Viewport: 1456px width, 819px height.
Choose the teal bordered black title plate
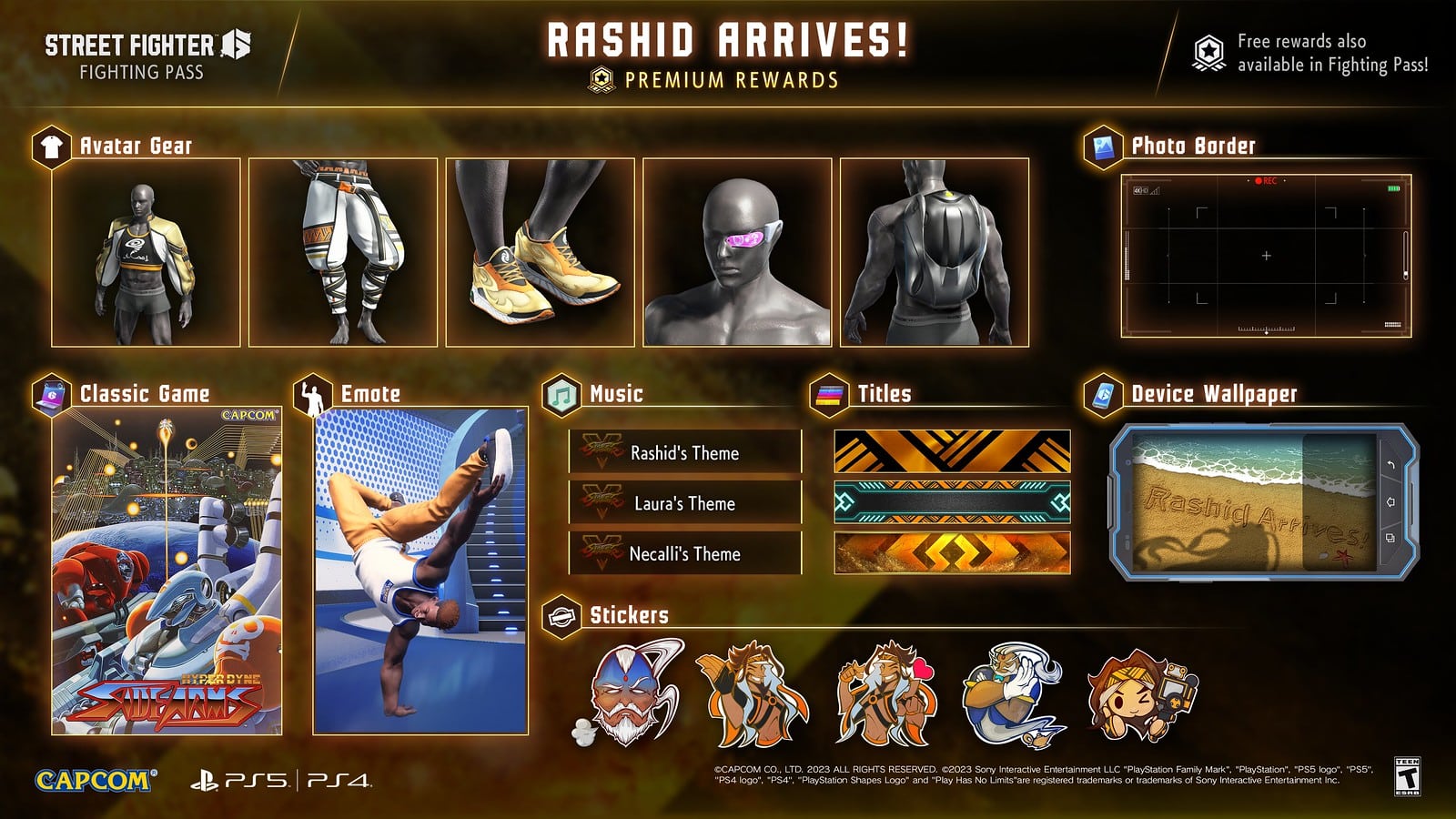point(952,502)
